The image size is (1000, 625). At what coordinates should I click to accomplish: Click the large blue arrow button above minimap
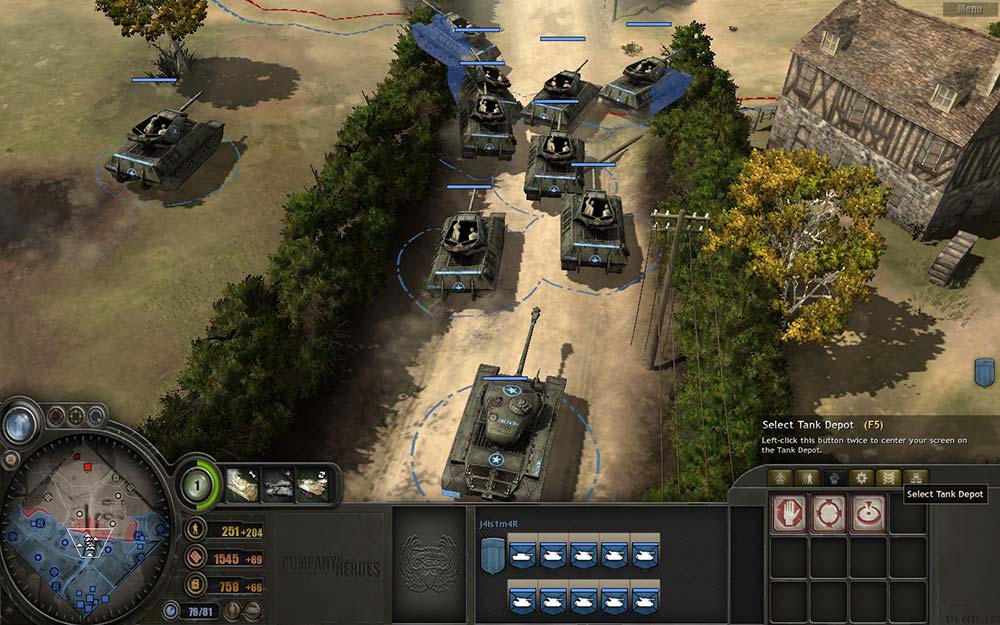click(x=20, y=426)
